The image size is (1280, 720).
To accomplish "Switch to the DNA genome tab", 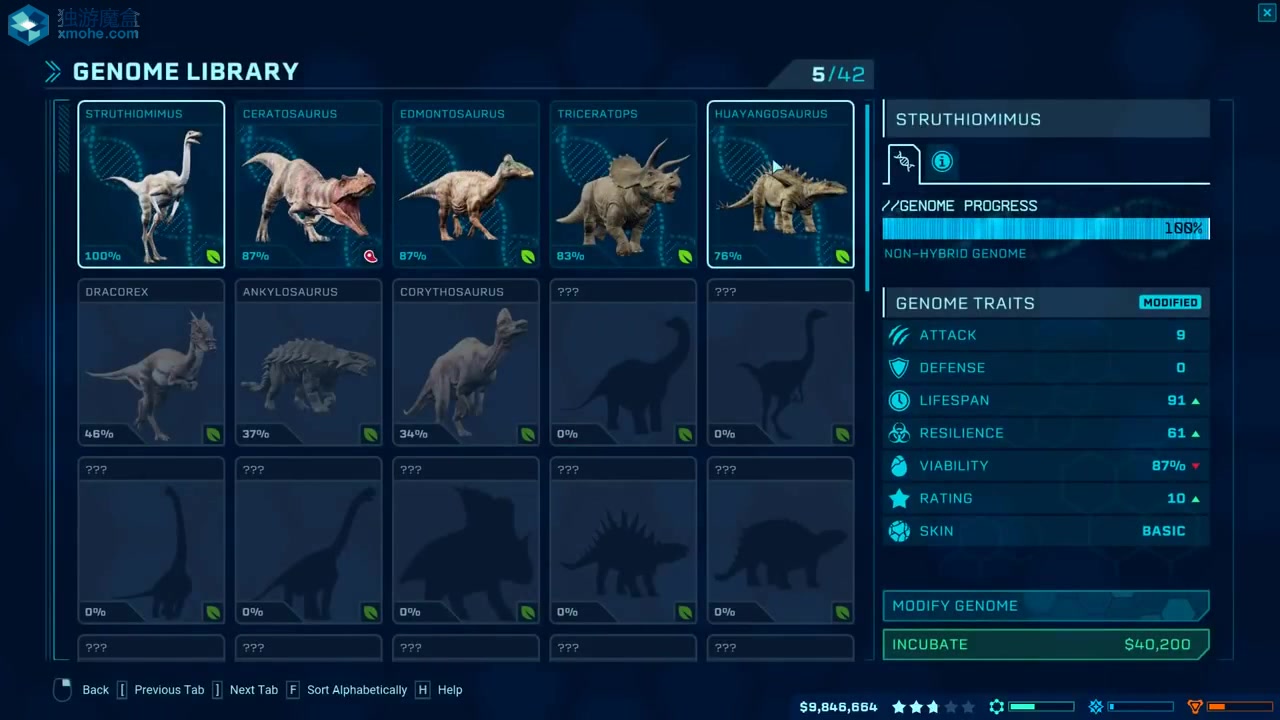I will coord(904,162).
